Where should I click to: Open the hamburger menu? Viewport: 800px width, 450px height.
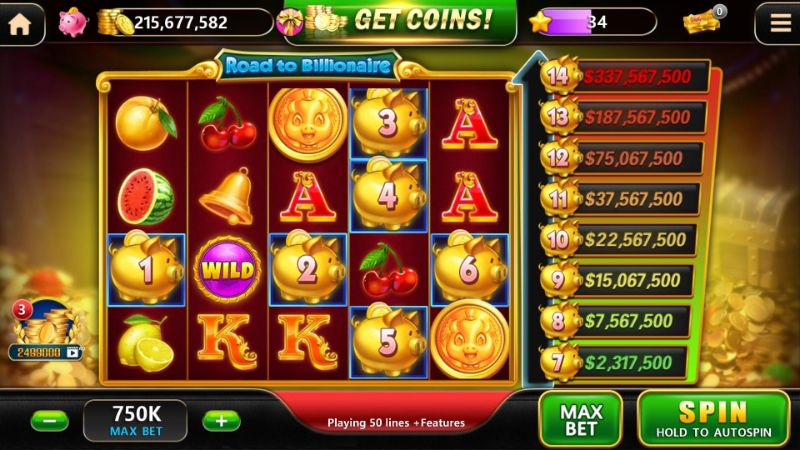(774, 23)
